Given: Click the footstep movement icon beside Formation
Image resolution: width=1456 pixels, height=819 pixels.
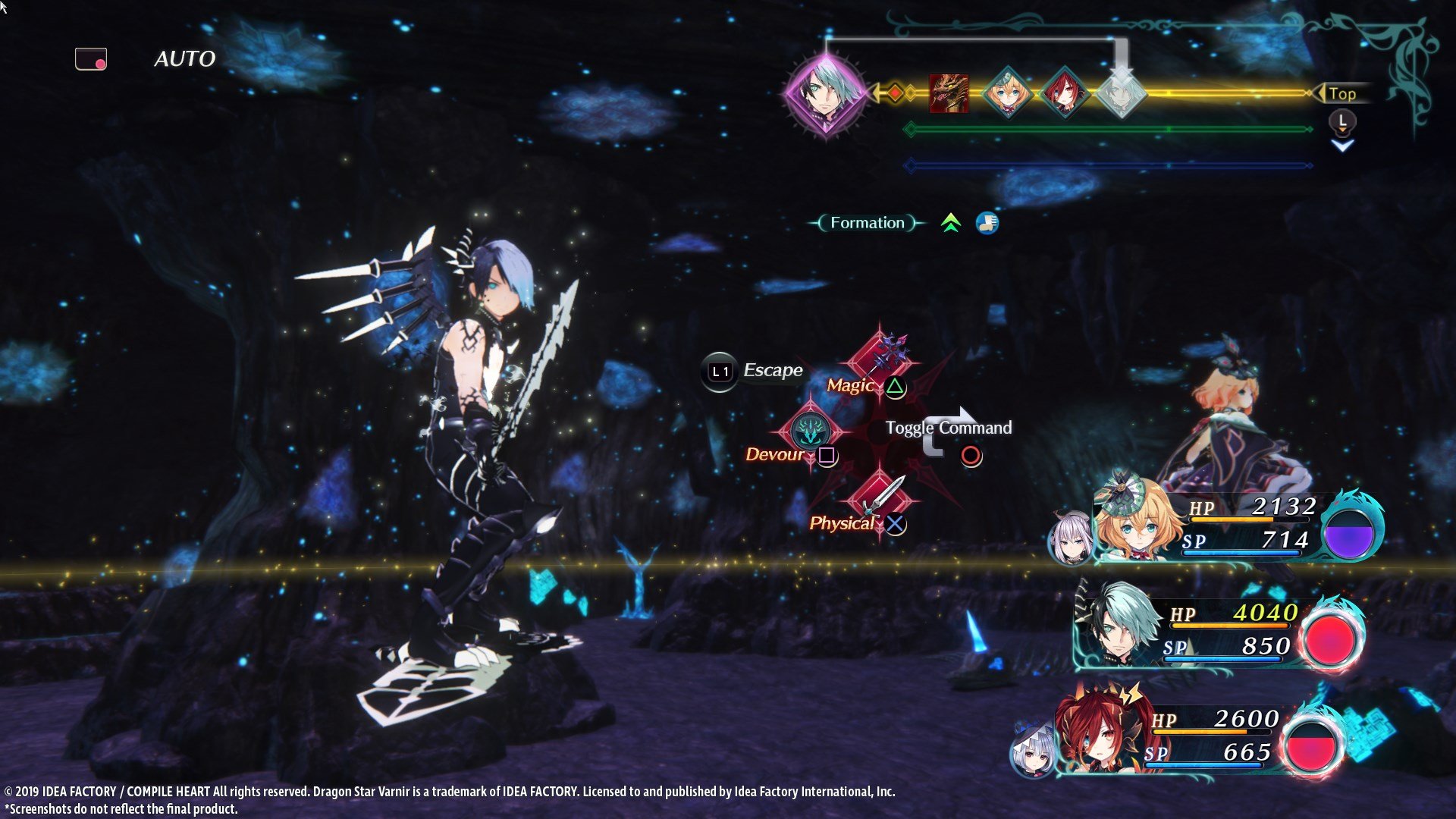Looking at the screenshot, I should pos(986,222).
